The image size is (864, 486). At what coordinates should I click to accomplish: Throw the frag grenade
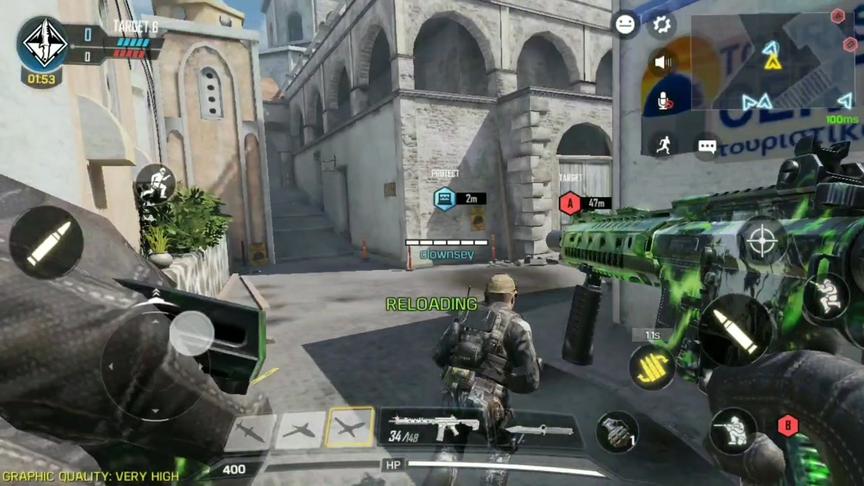coord(617,431)
